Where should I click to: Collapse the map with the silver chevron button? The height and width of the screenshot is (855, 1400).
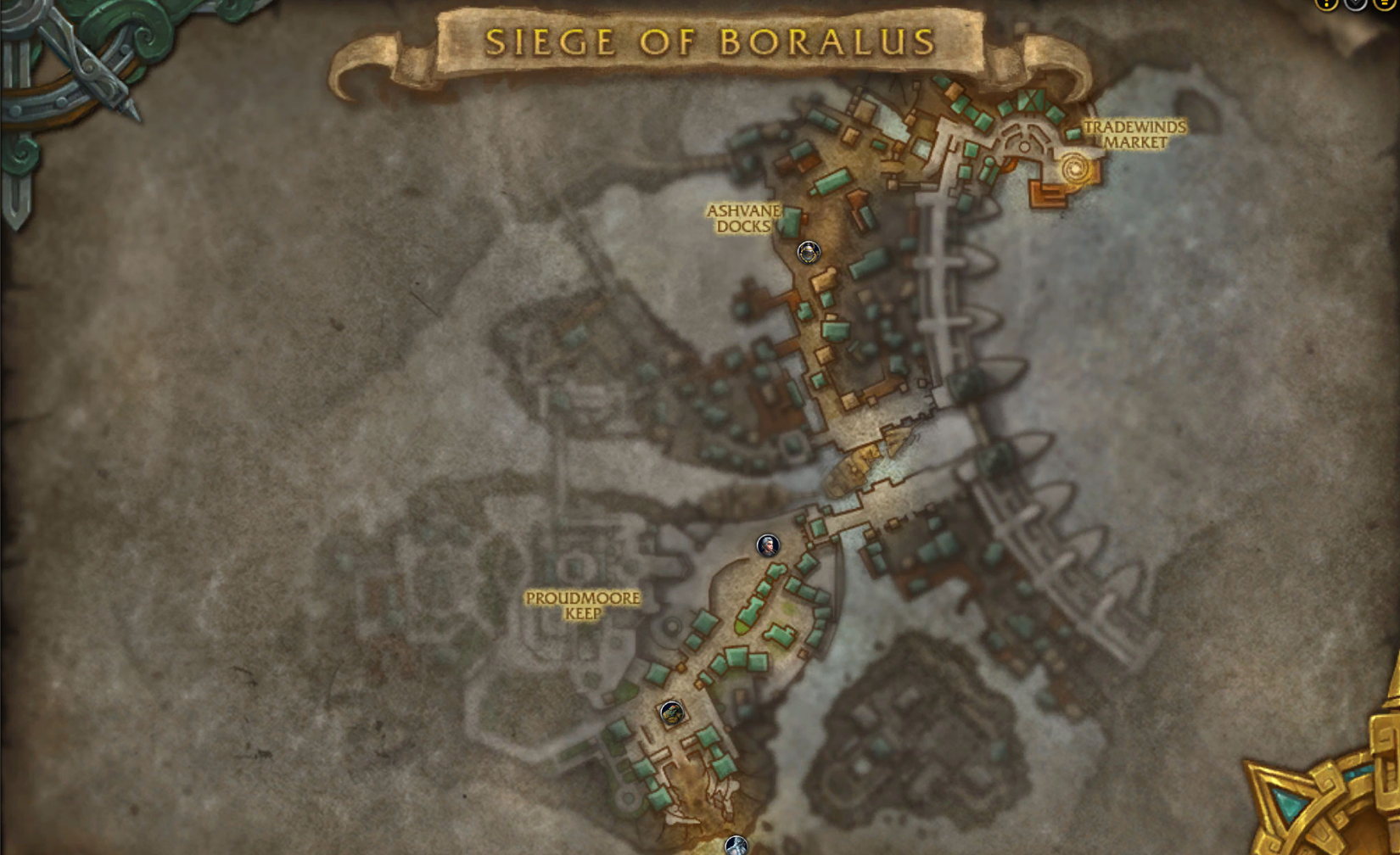pos(1355,5)
